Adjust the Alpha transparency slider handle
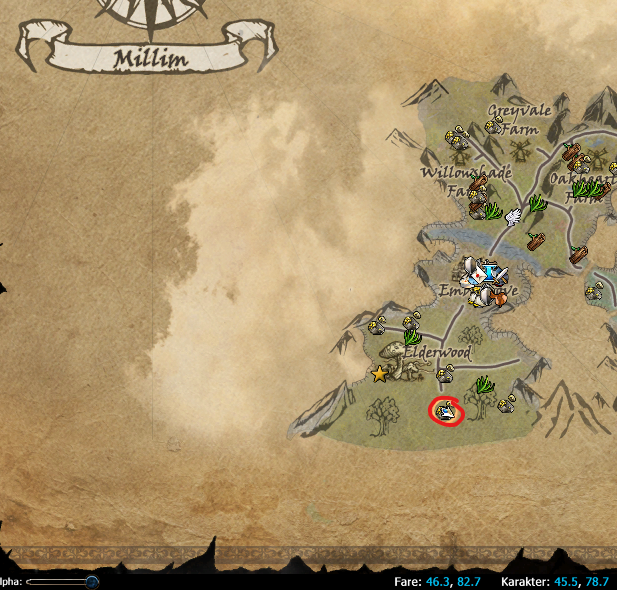The image size is (617, 590). (92, 581)
